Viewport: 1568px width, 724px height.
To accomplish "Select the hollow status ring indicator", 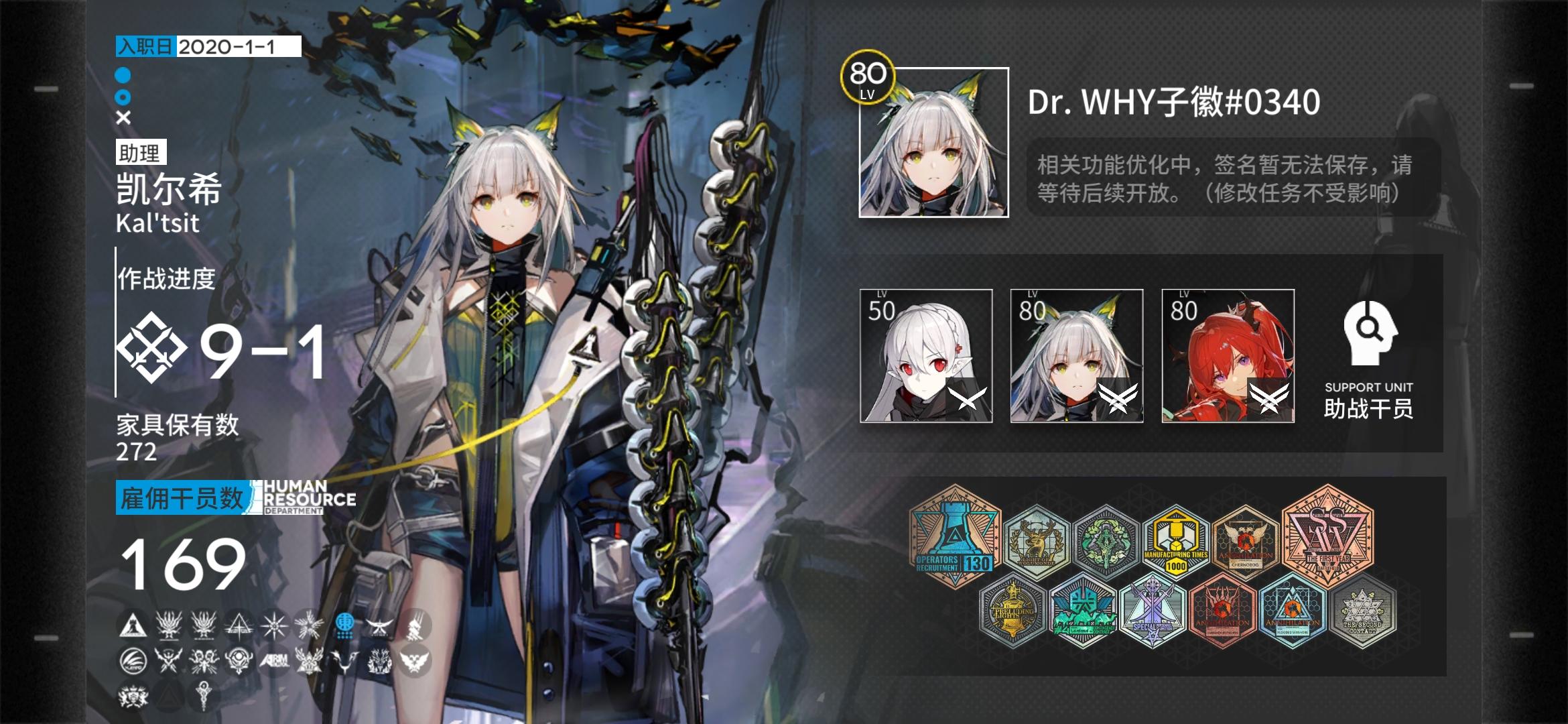I will (x=122, y=98).
